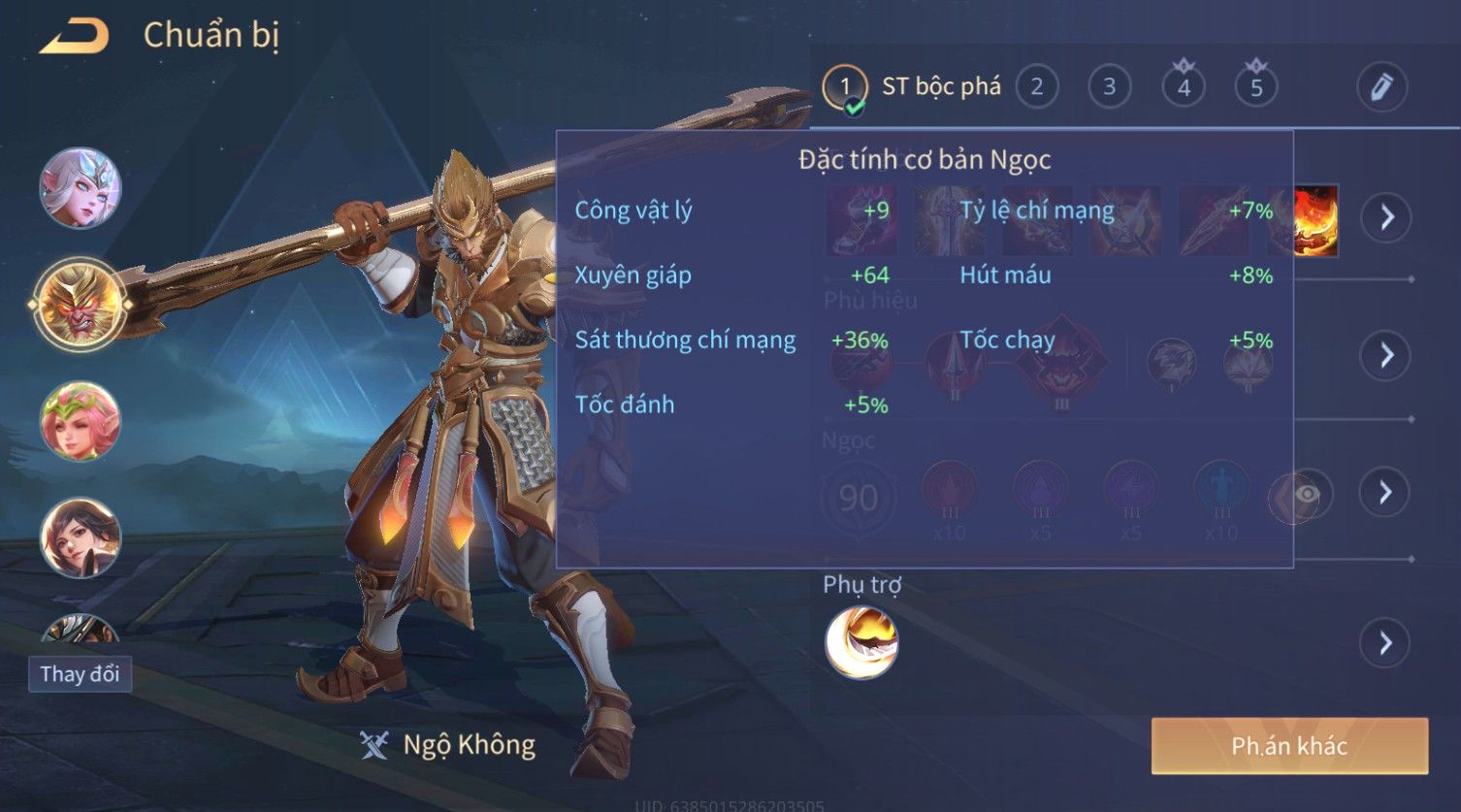Edit the preset name with pencil icon
The height and width of the screenshot is (812, 1461).
coord(1381,87)
